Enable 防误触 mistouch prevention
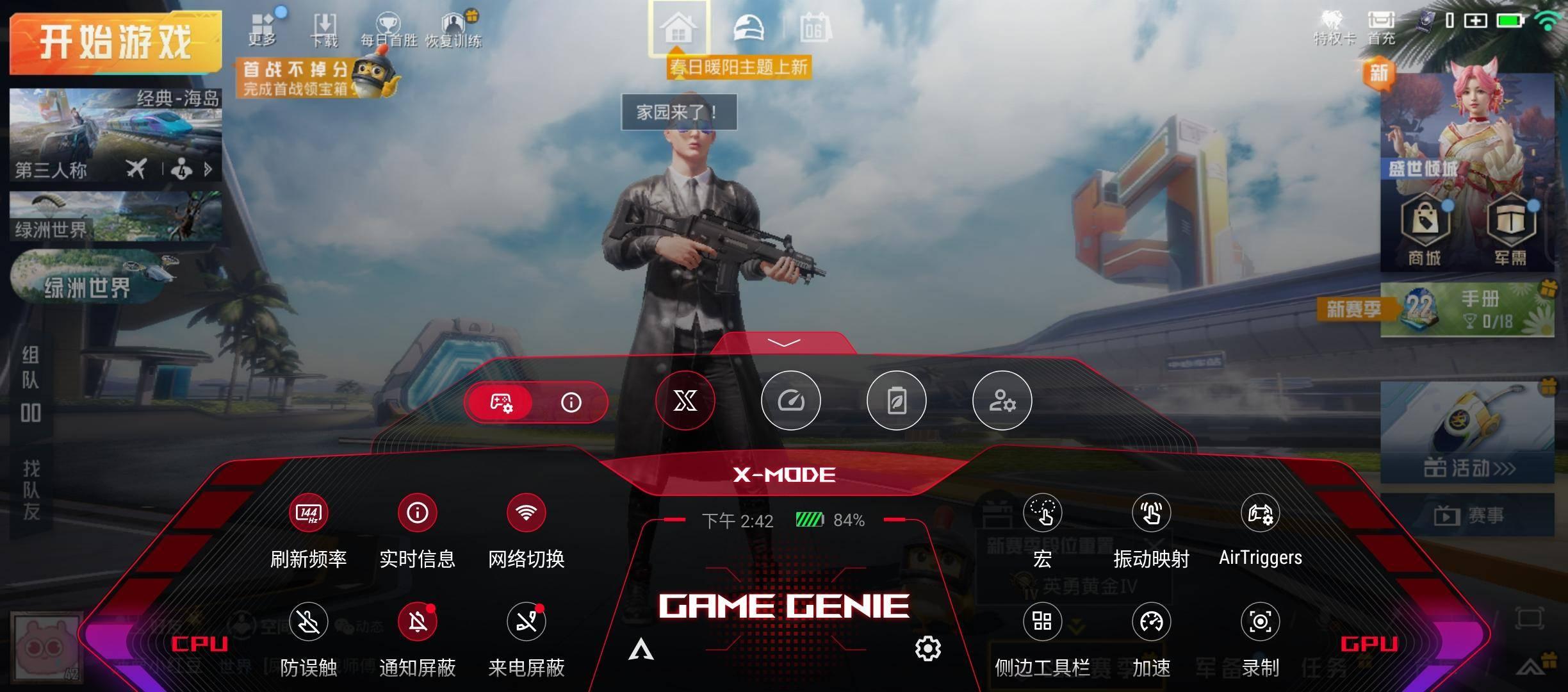Viewport: 1568px width, 692px height. coord(308,622)
